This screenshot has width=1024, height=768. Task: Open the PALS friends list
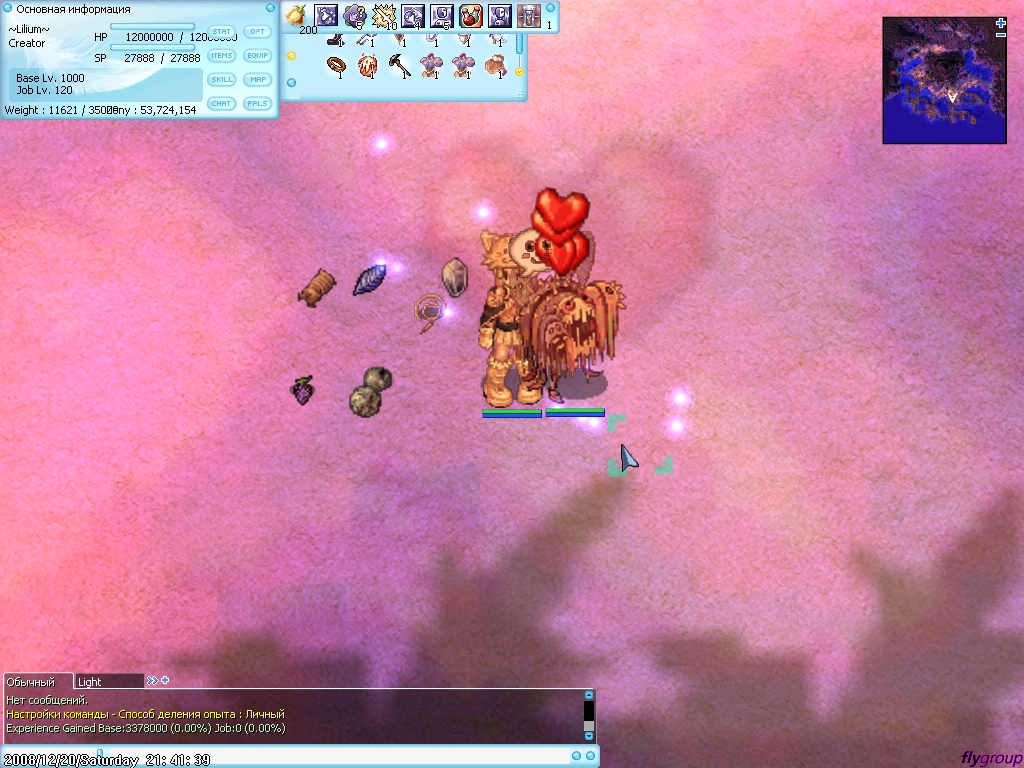[x=258, y=104]
